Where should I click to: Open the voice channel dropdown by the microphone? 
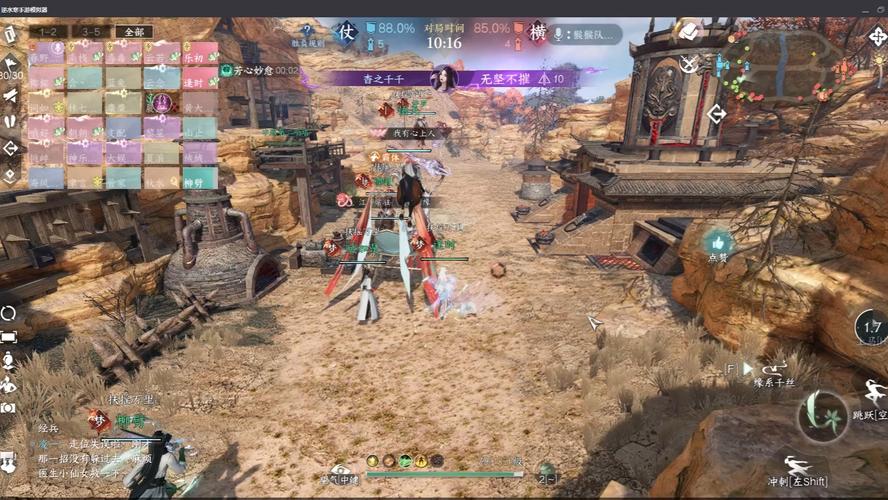(x=584, y=34)
